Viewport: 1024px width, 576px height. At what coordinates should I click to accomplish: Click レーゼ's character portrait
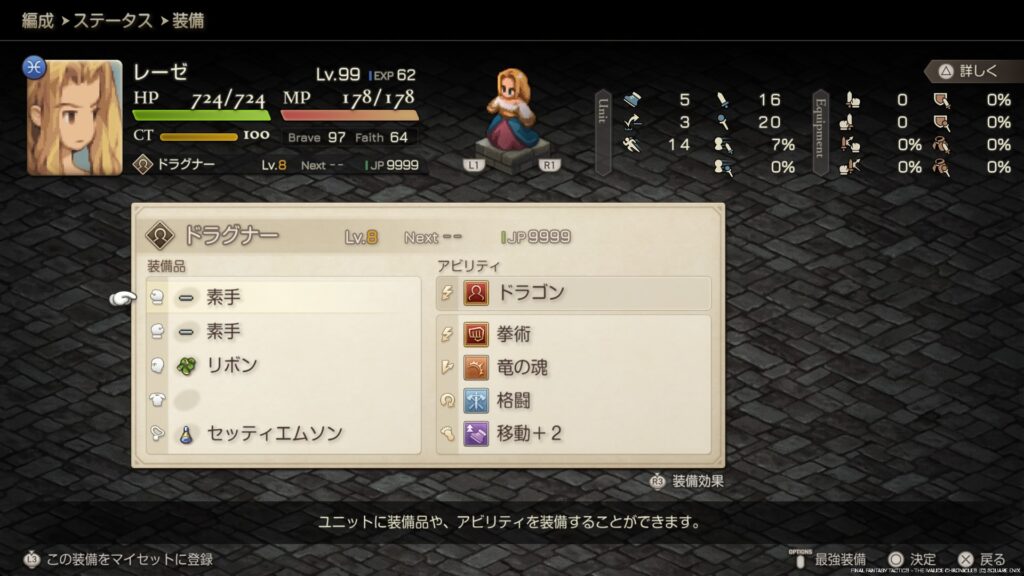(75, 117)
